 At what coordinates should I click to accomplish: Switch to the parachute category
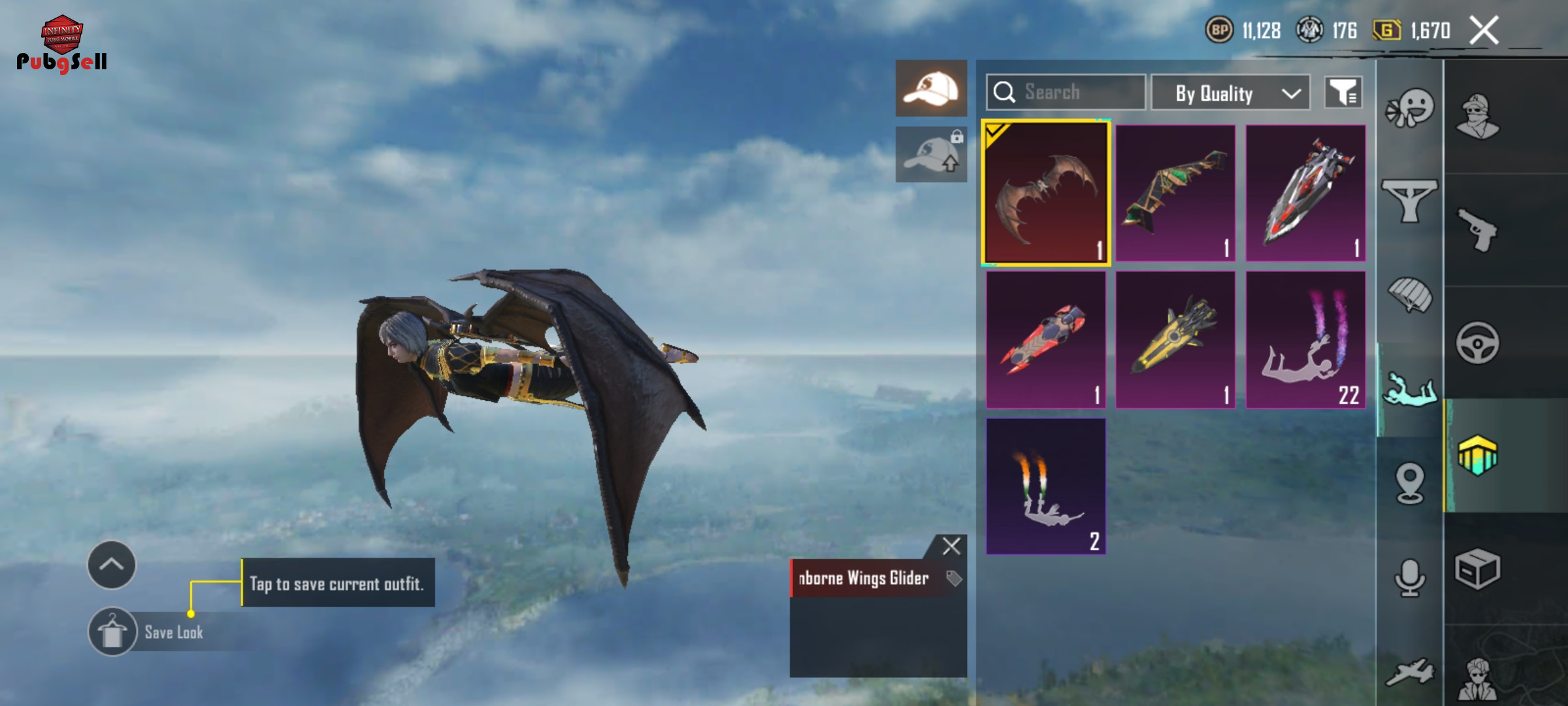click(1410, 295)
